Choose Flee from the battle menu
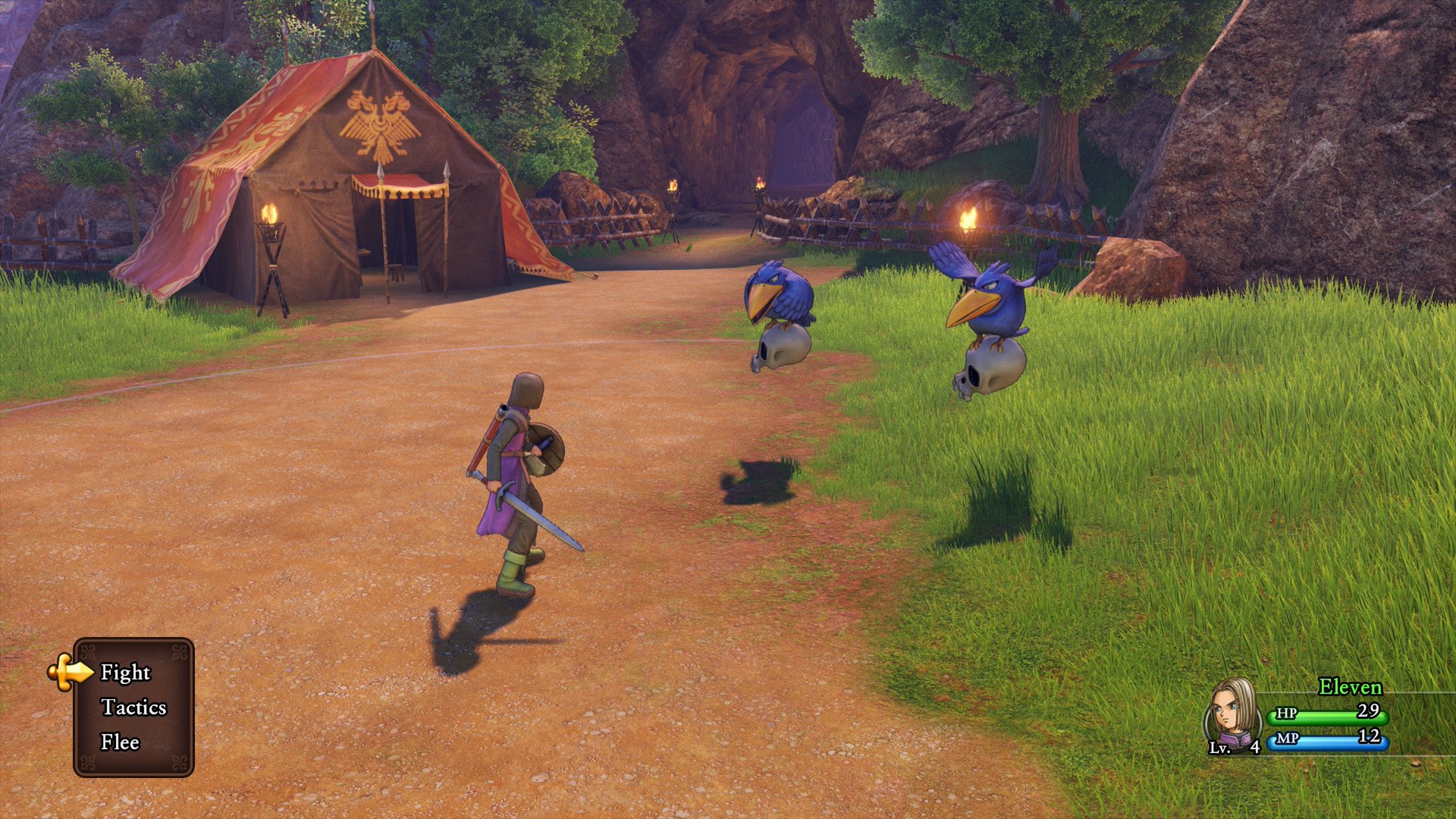Viewport: 1456px width, 819px height. point(121,742)
